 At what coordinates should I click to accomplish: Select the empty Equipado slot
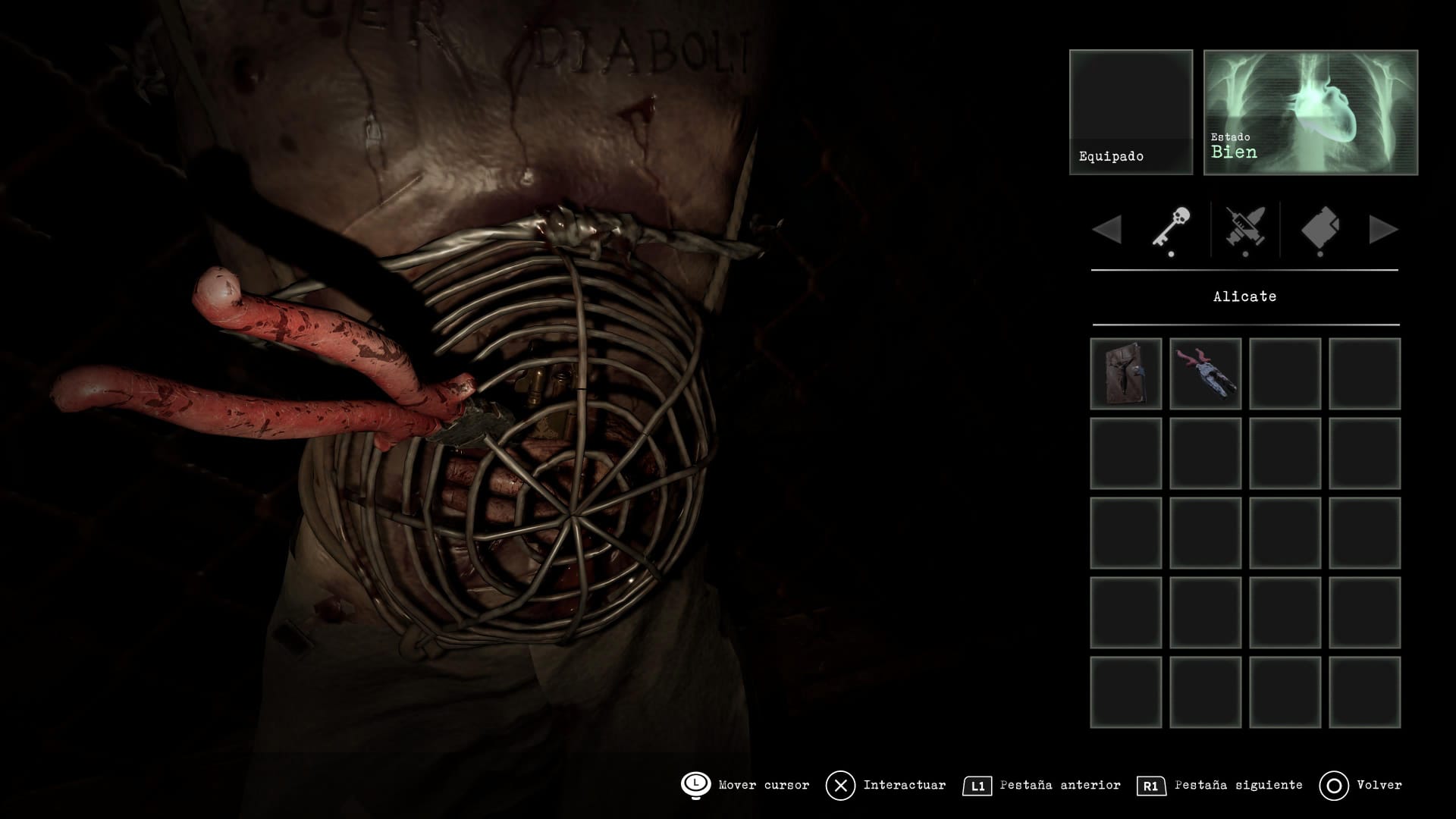pyautogui.click(x=1131, y=112)
